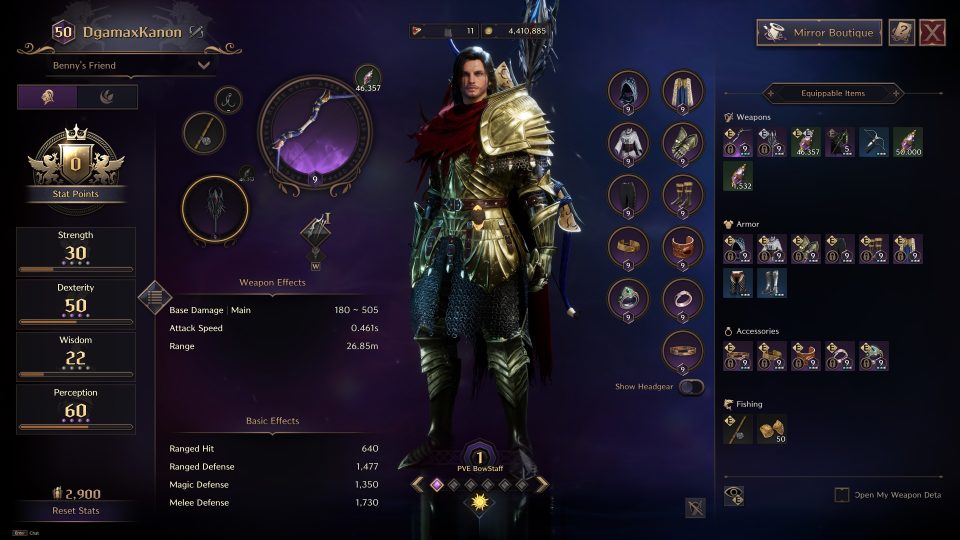Click Reset Stats
This screenshot has width=960, height=540.
(x=76, y=511)
